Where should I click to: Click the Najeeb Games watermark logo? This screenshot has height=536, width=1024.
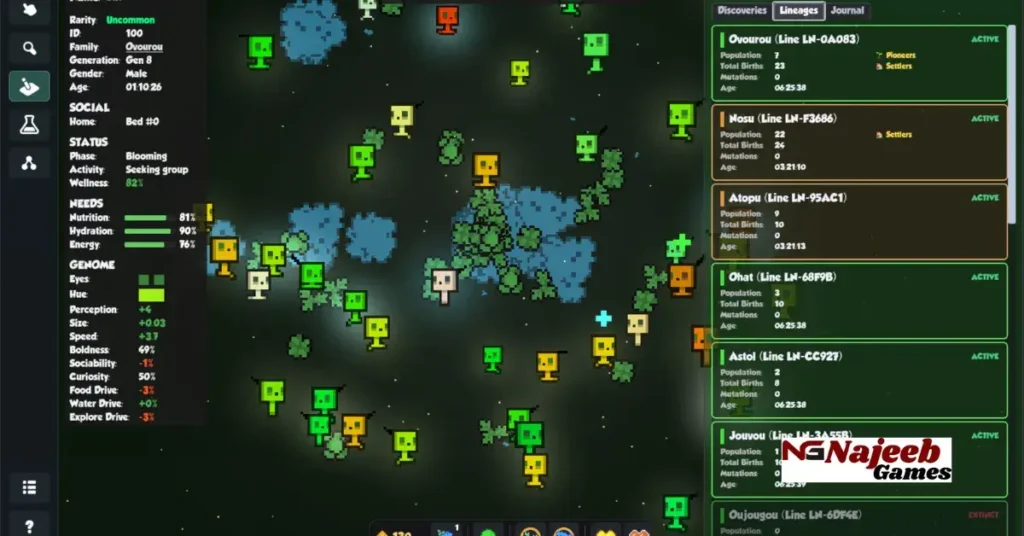coord(865,461)
